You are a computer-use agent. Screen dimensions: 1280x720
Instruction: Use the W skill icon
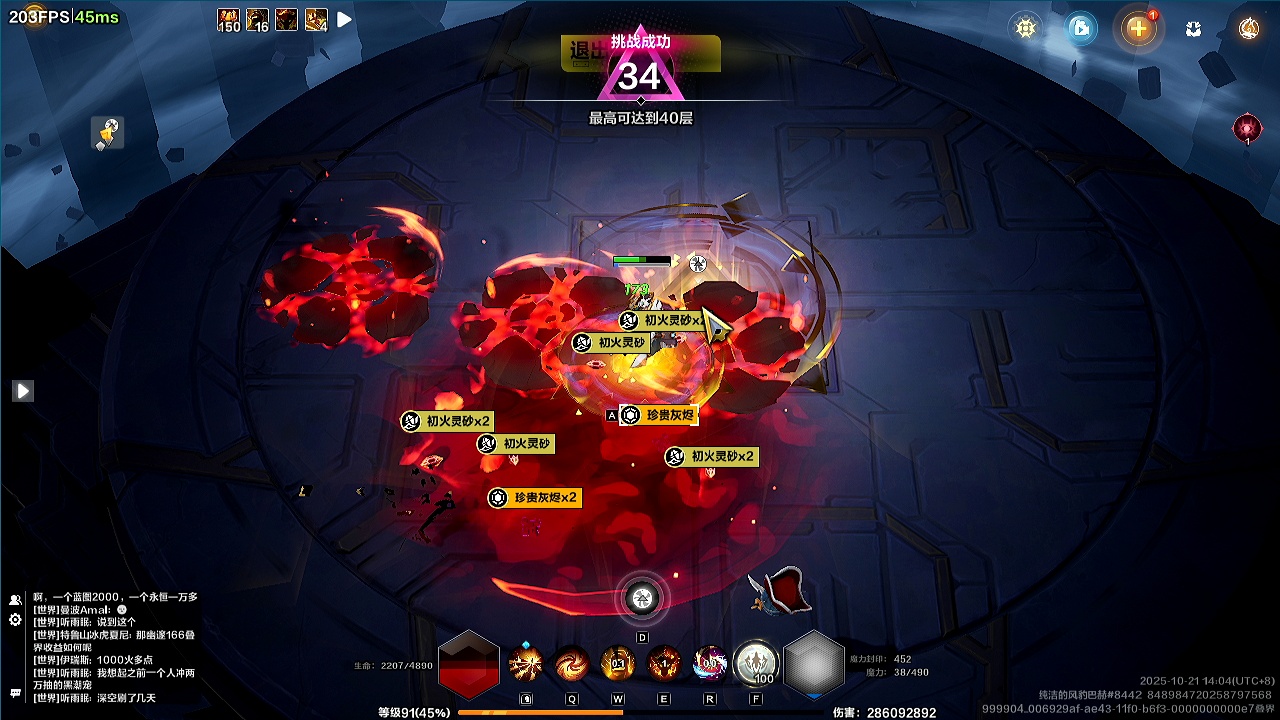click(x=617, y=663)
